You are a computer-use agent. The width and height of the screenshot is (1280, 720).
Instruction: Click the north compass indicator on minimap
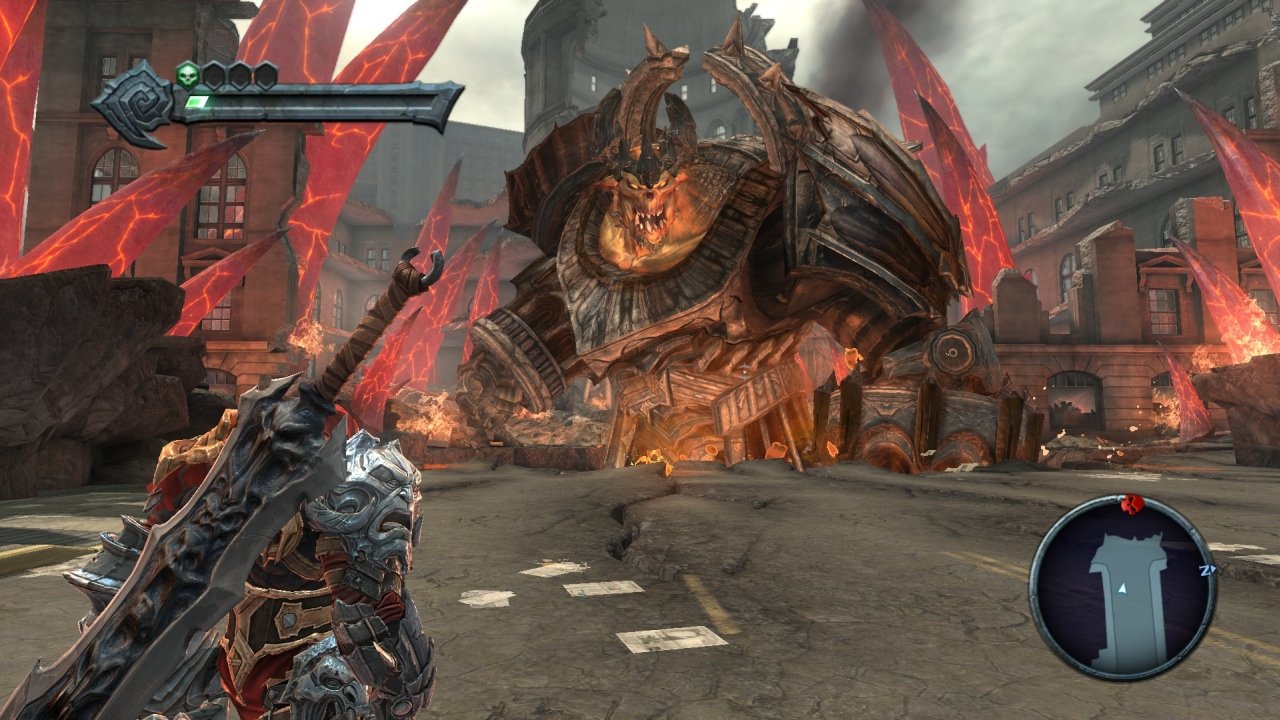[1206, 570]
